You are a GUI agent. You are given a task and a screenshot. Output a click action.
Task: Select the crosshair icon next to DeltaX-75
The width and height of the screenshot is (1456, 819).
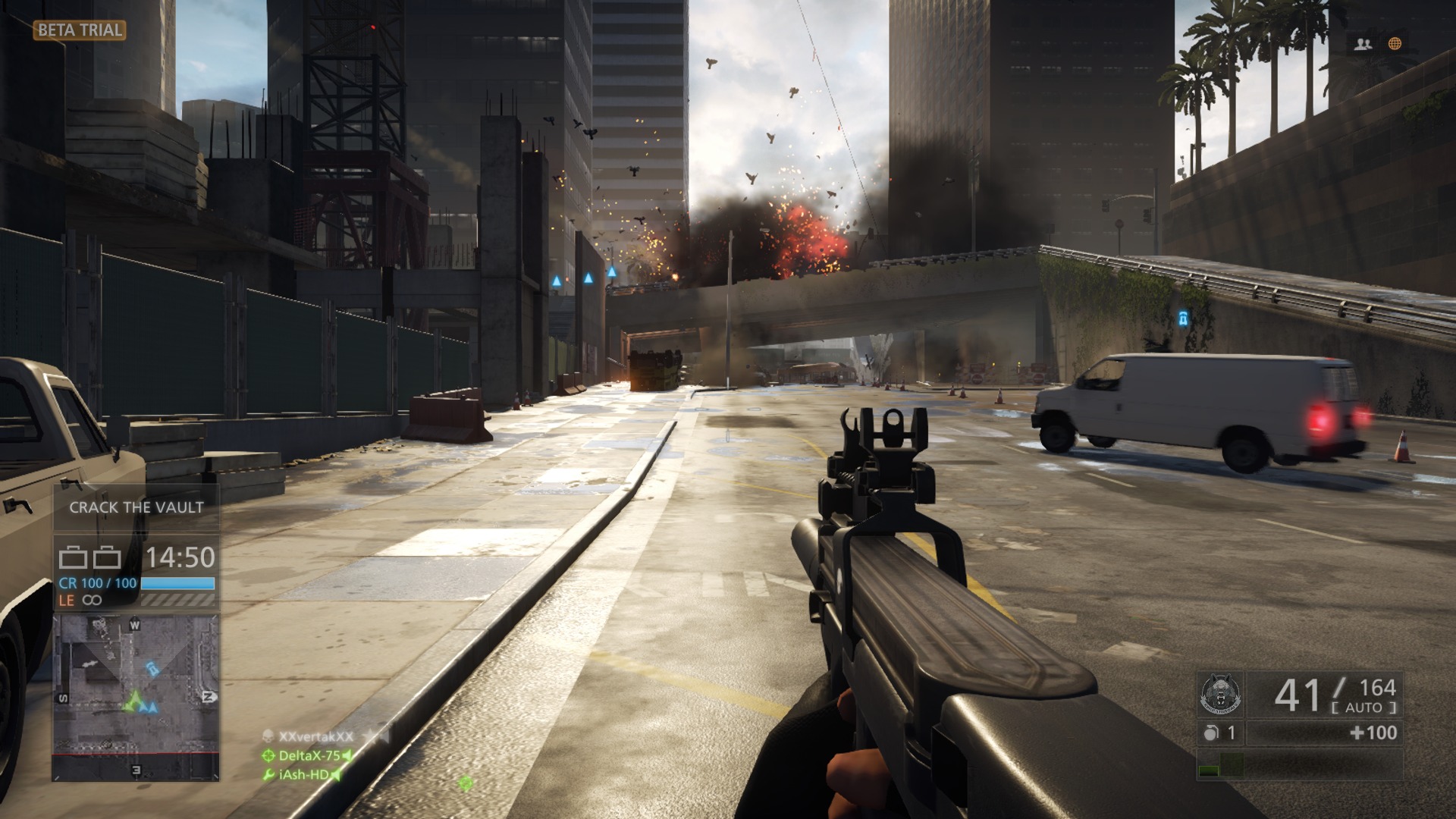[269, 756]
